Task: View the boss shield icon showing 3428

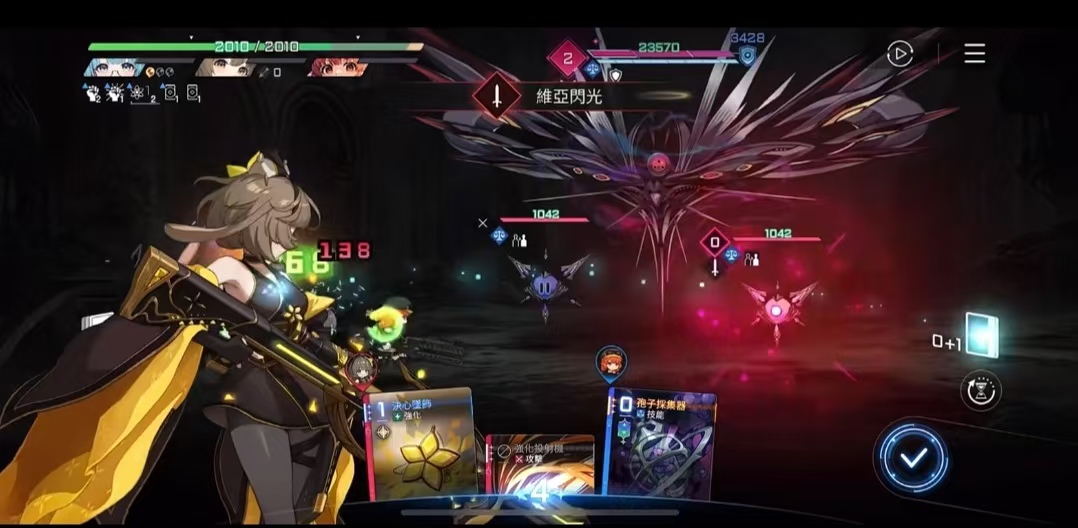Action: tap(746, 56)
